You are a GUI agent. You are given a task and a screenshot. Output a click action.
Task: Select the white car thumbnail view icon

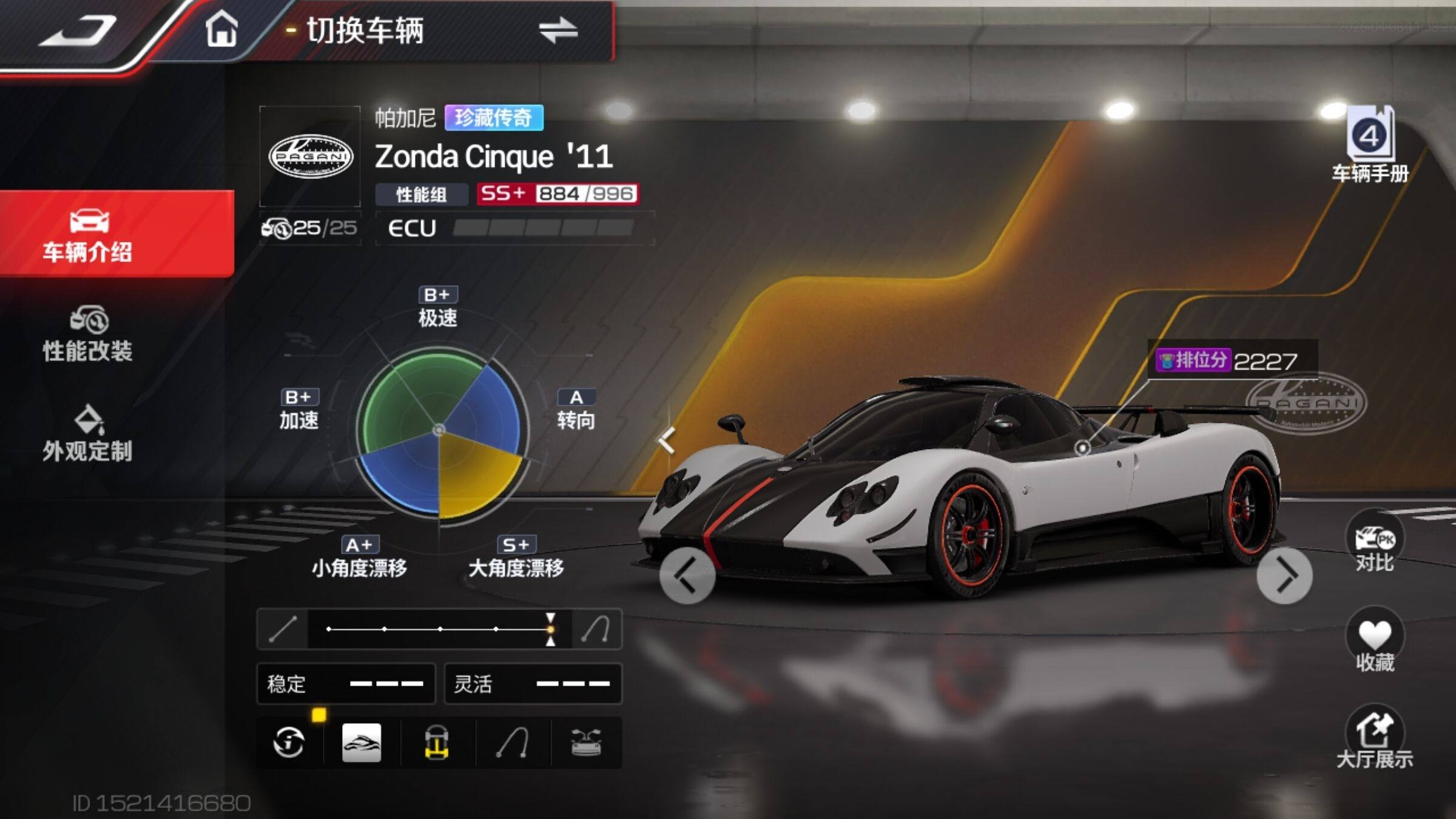(x=362, y=742)
